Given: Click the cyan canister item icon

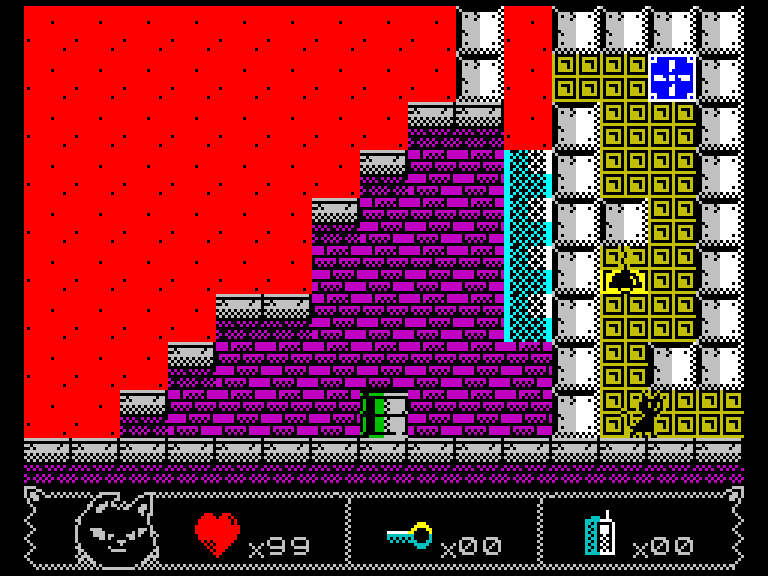Looking at the screenshot, I should click(x=600, y=535).
